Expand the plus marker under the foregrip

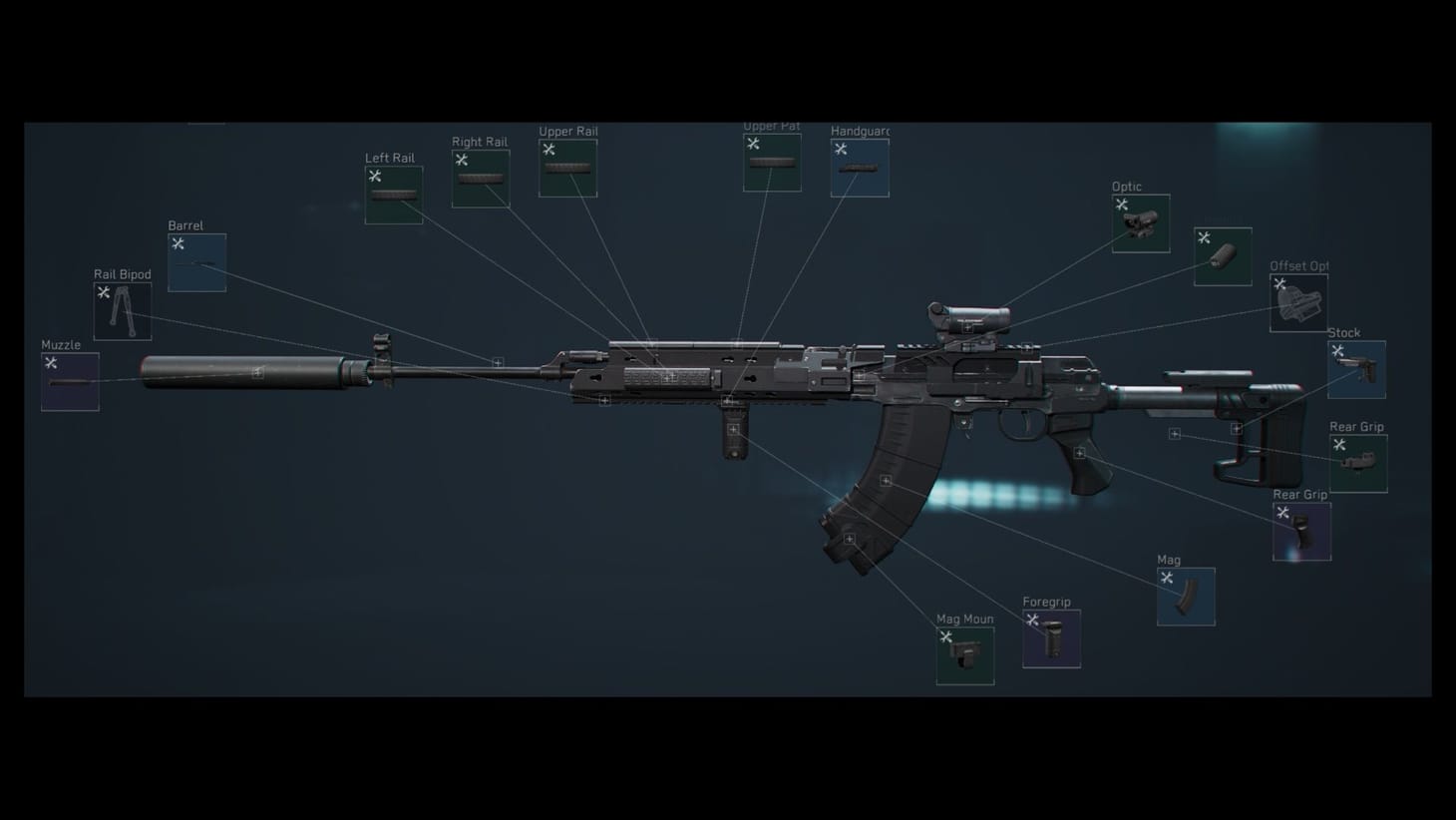pyautogui.click(x=735, y=427)
